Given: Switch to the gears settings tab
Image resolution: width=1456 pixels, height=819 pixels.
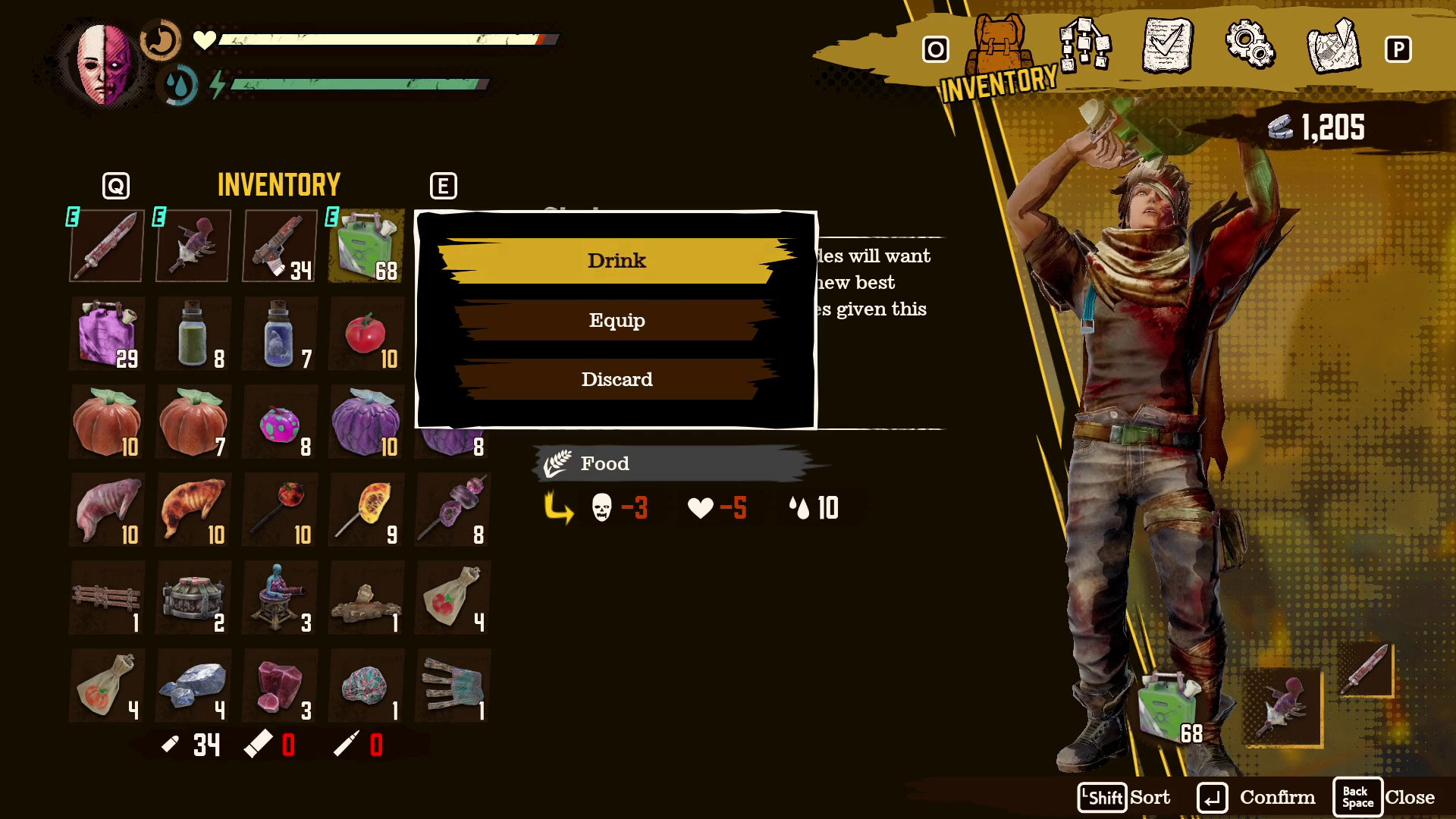Looking at the screenshot, I should point(1250,45).
